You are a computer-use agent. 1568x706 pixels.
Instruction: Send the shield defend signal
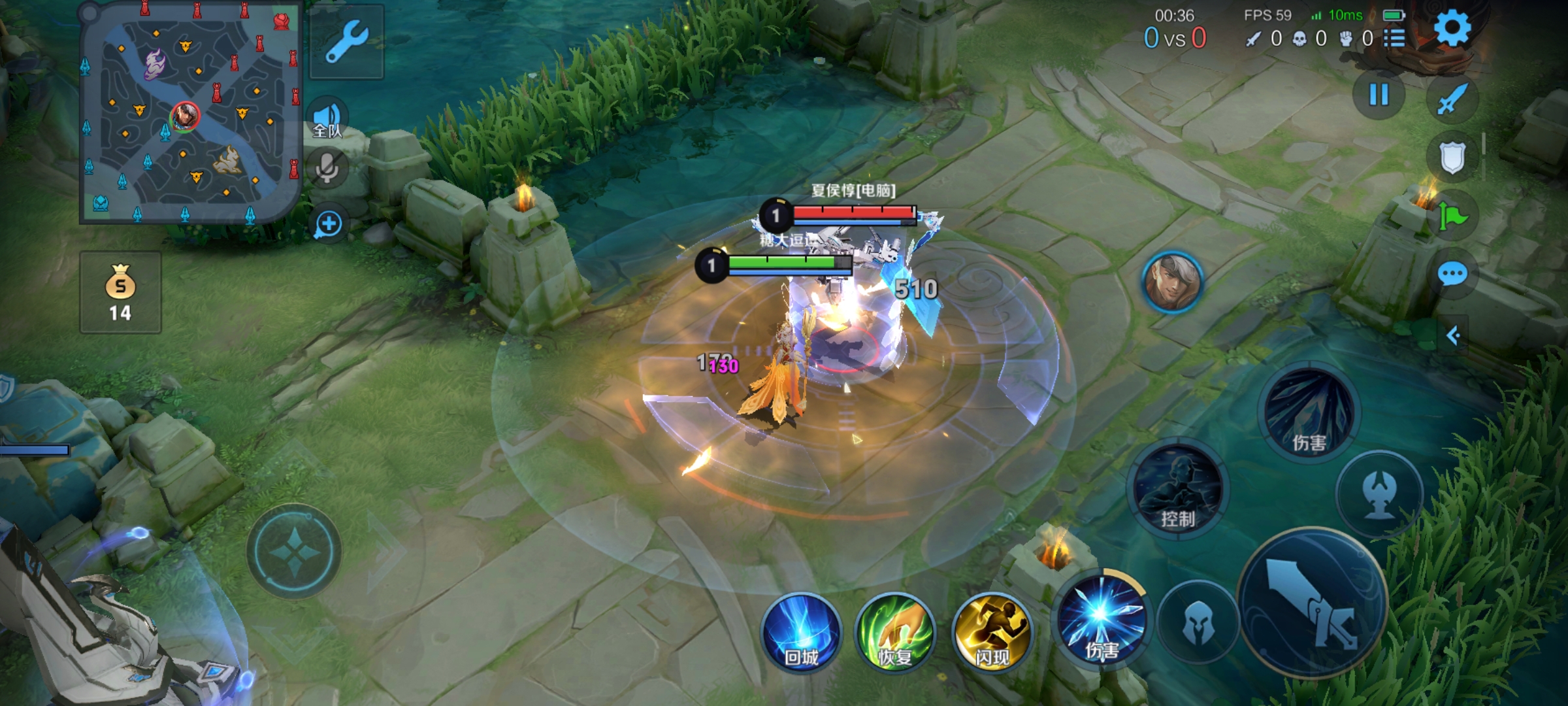(1452, 158)
